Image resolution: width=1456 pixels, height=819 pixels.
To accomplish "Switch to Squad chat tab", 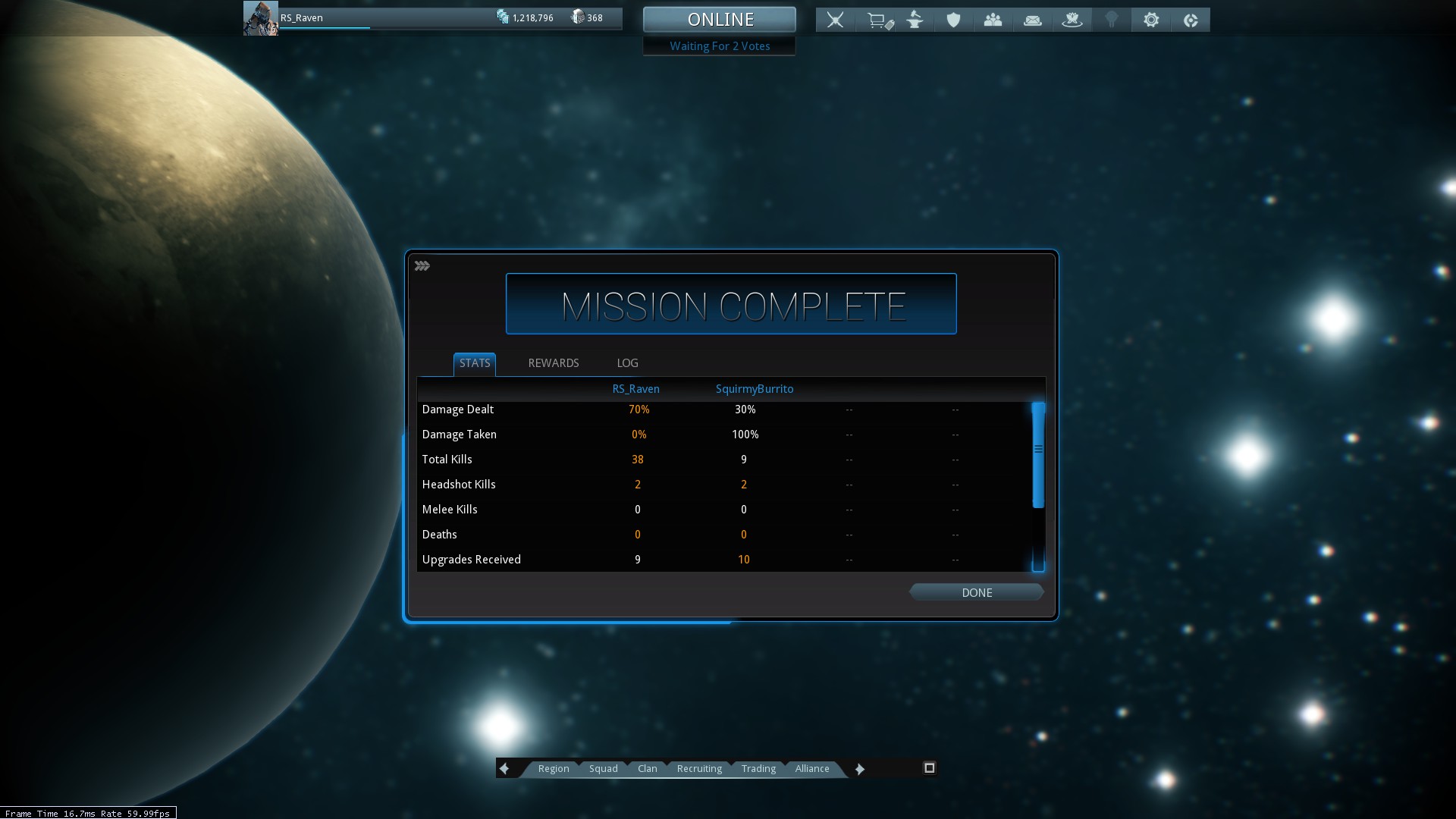I will tap(603, 768).
